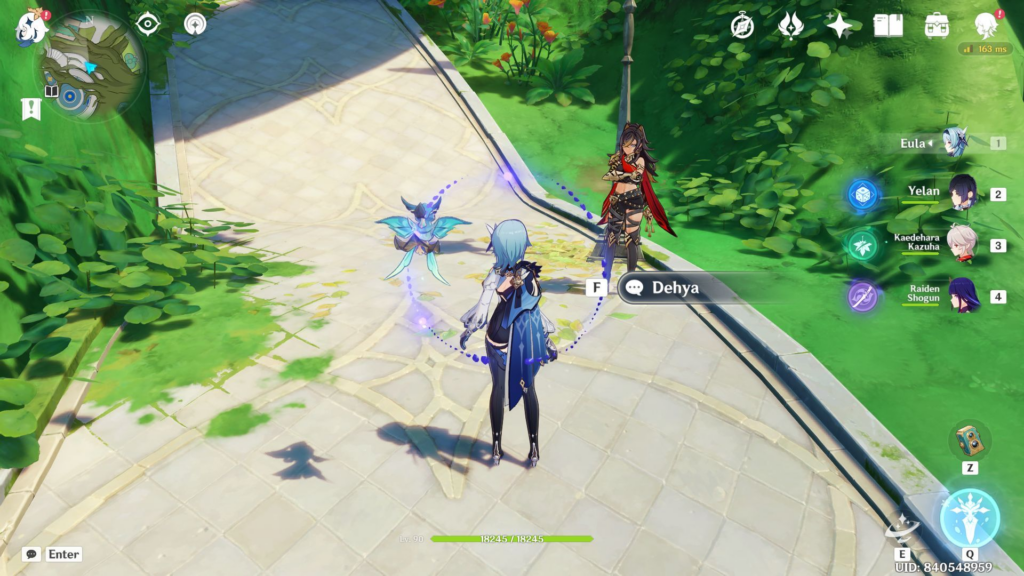Trigger Eula's elemental skill icon
This screenshot has width=1024, height=576.
click(903, 530)
